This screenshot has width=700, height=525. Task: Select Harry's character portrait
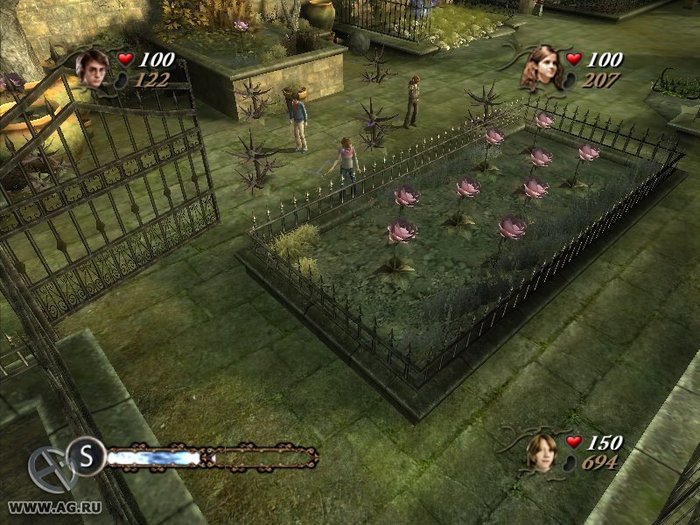[x=94, y=68]
